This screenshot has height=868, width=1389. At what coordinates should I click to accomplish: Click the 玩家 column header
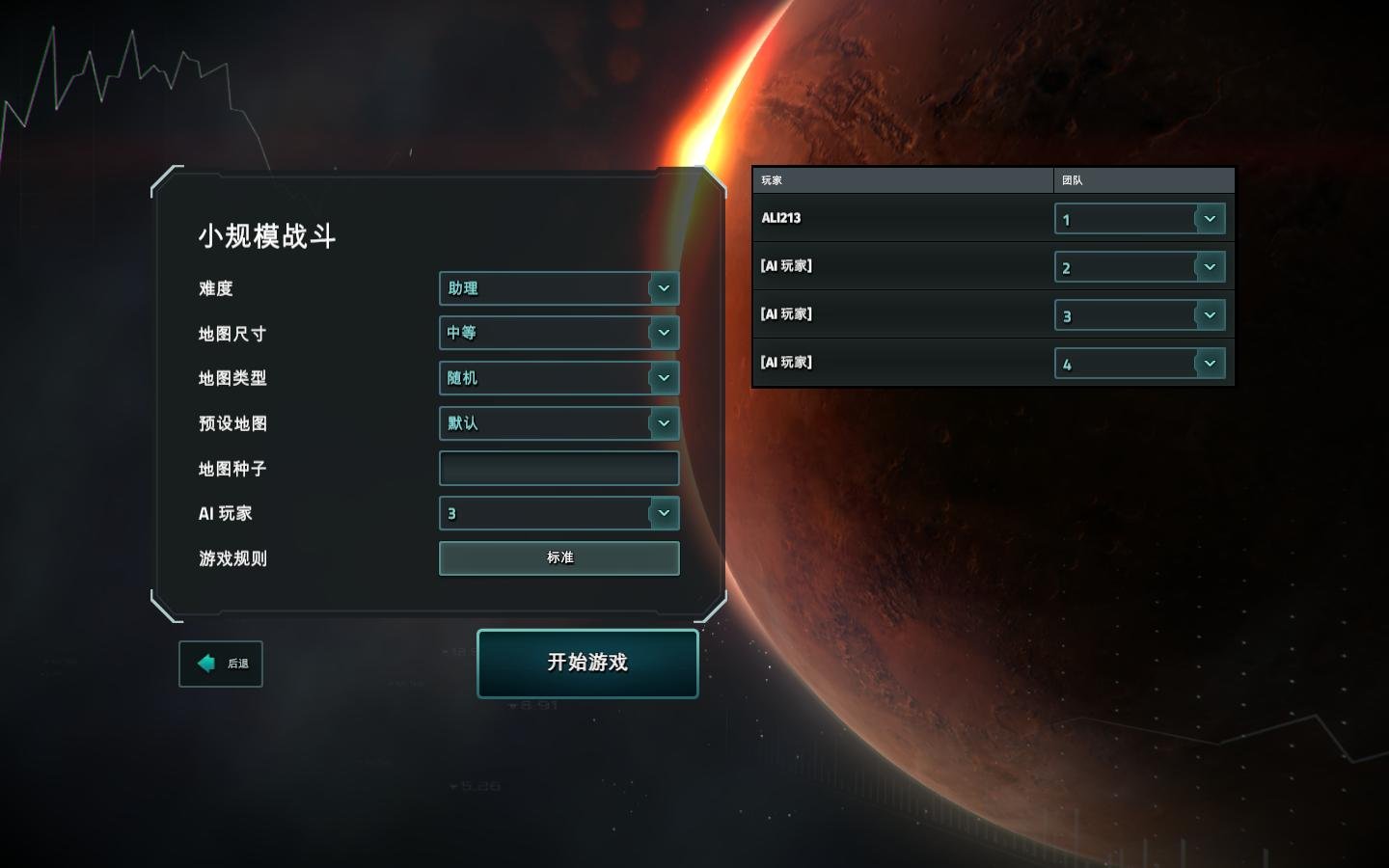pyautogui.click(x=772, y=180)
